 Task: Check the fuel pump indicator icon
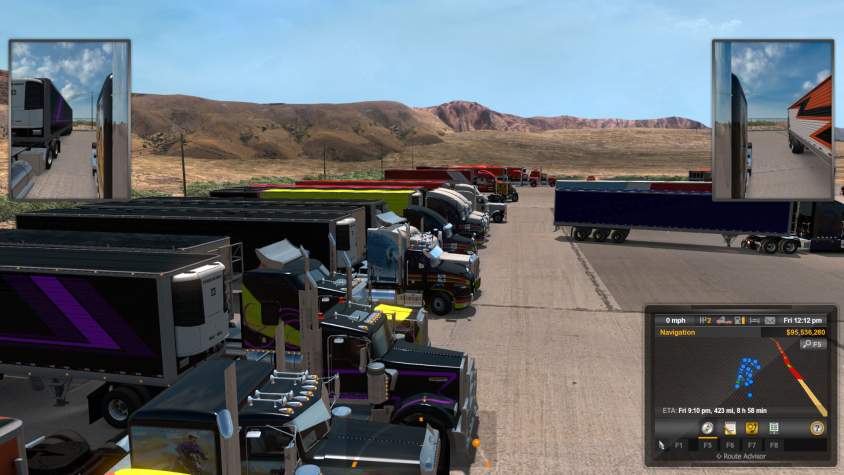click(x=737, y=320)
